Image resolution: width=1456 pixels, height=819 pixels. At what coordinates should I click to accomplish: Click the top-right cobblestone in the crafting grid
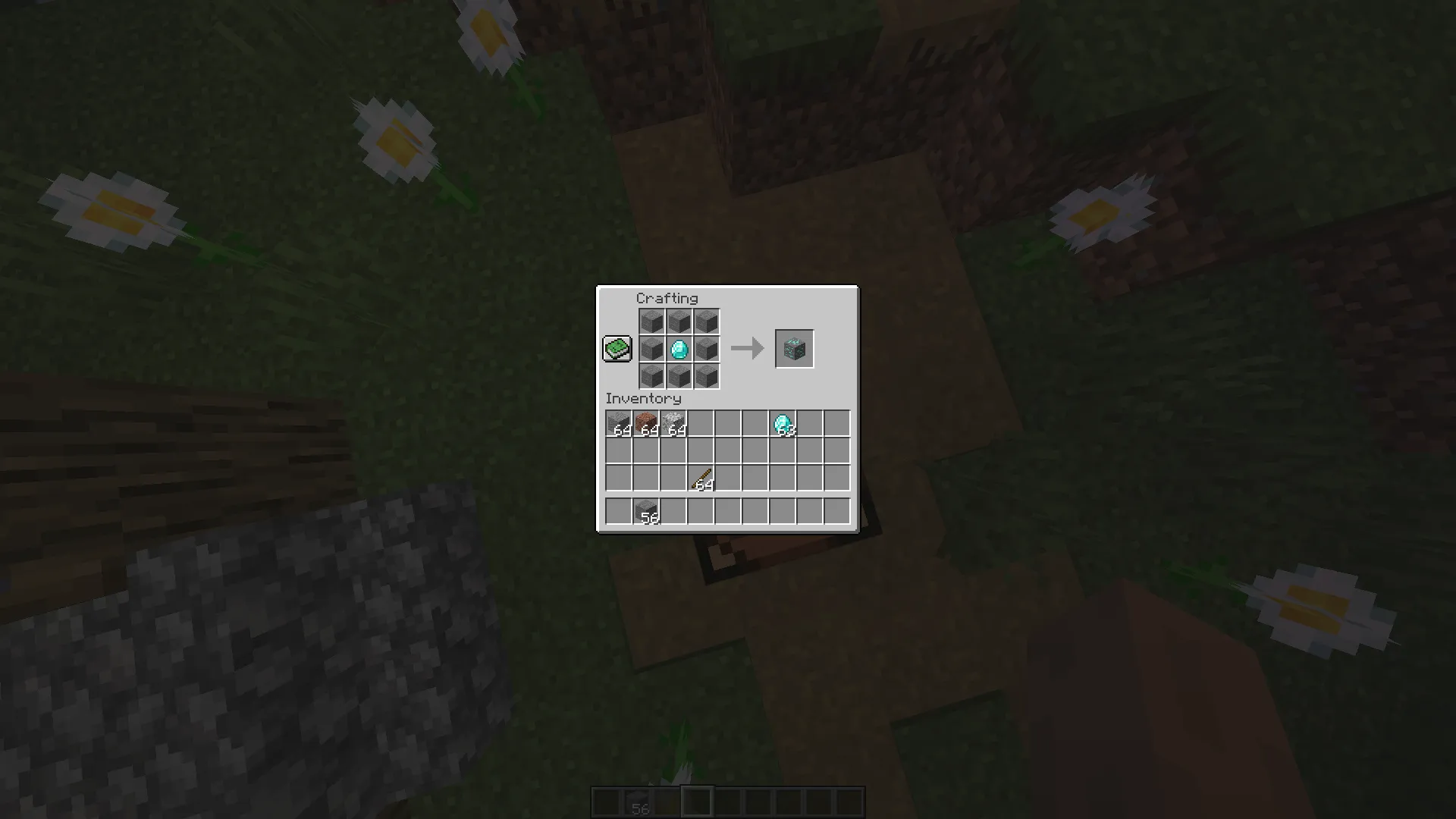[x=707, y=322]
